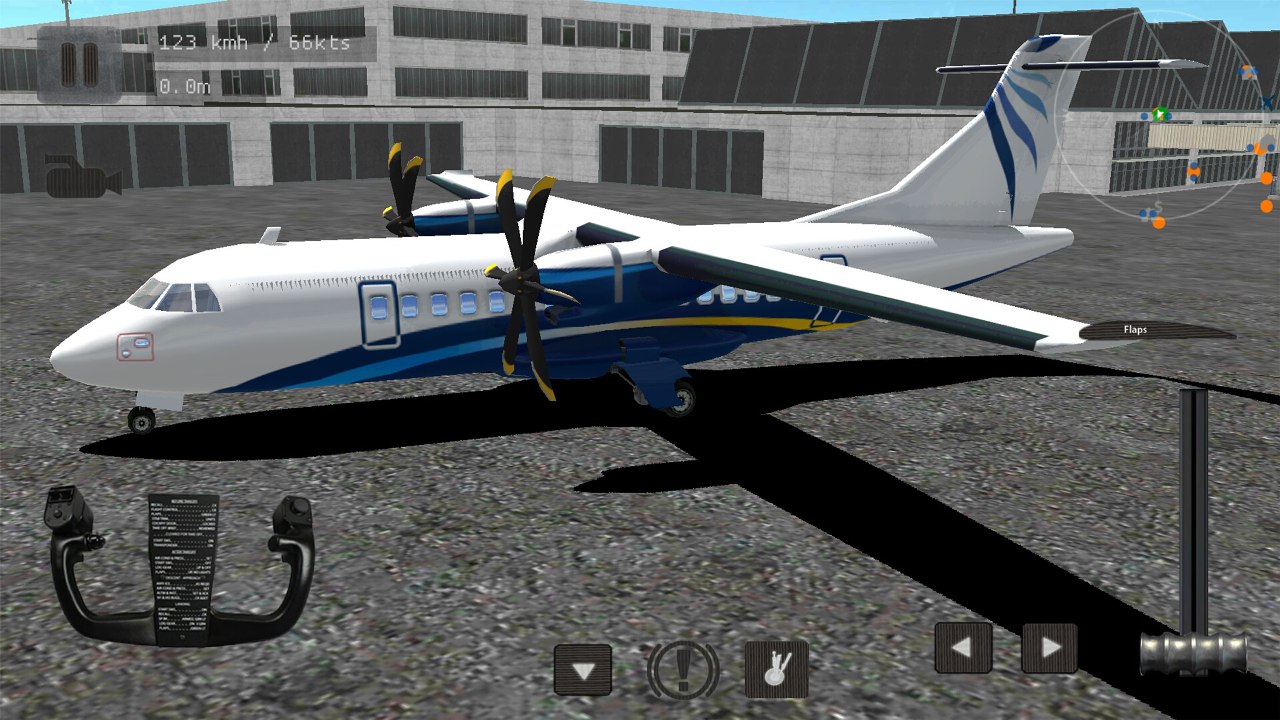Click the N north marker on the compass
This screenshot has height=720, width=1280.
point(1158,25)
